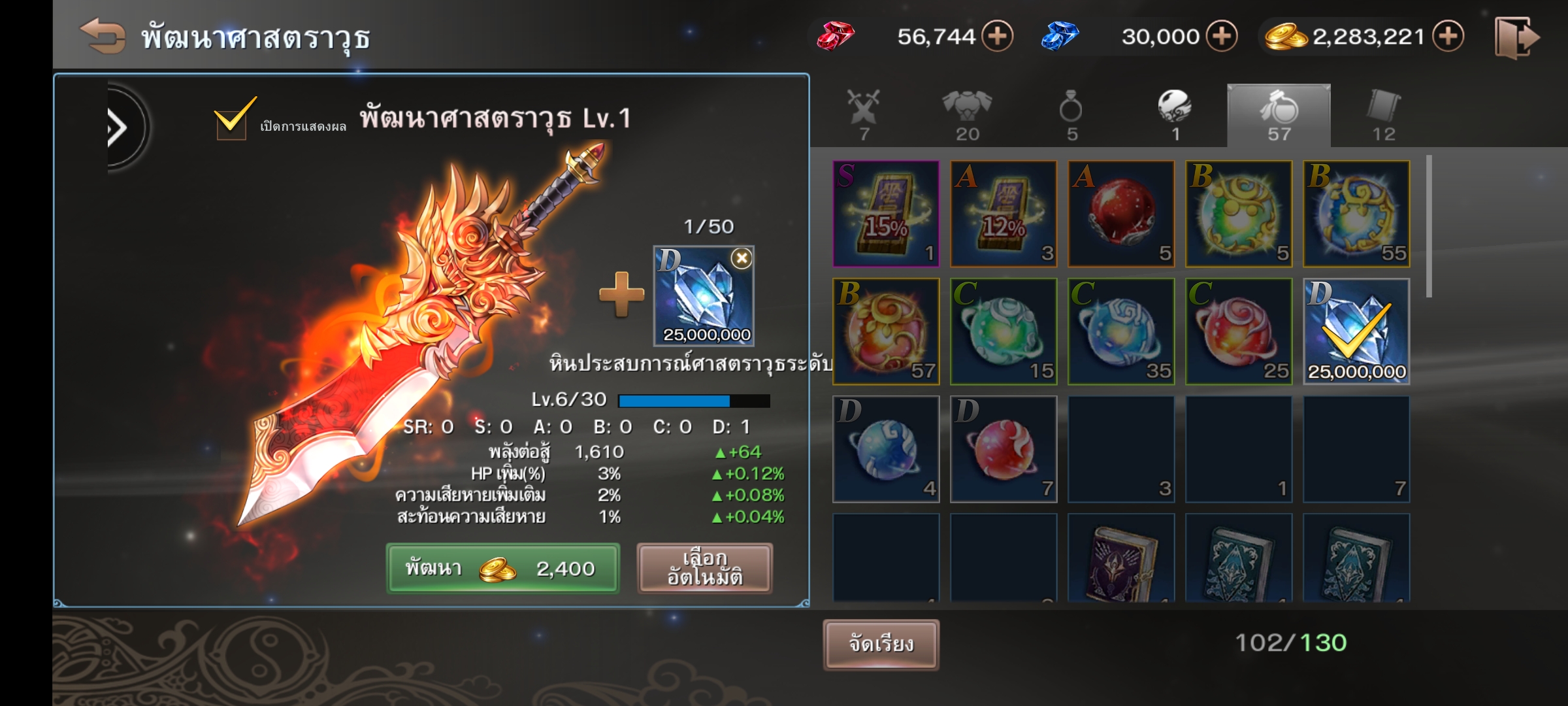Image resolution: width=1568 pixels, height=706 pixels.
Task: Select the A-grade 12% talisman item
Action: [x=1004, y=214]
